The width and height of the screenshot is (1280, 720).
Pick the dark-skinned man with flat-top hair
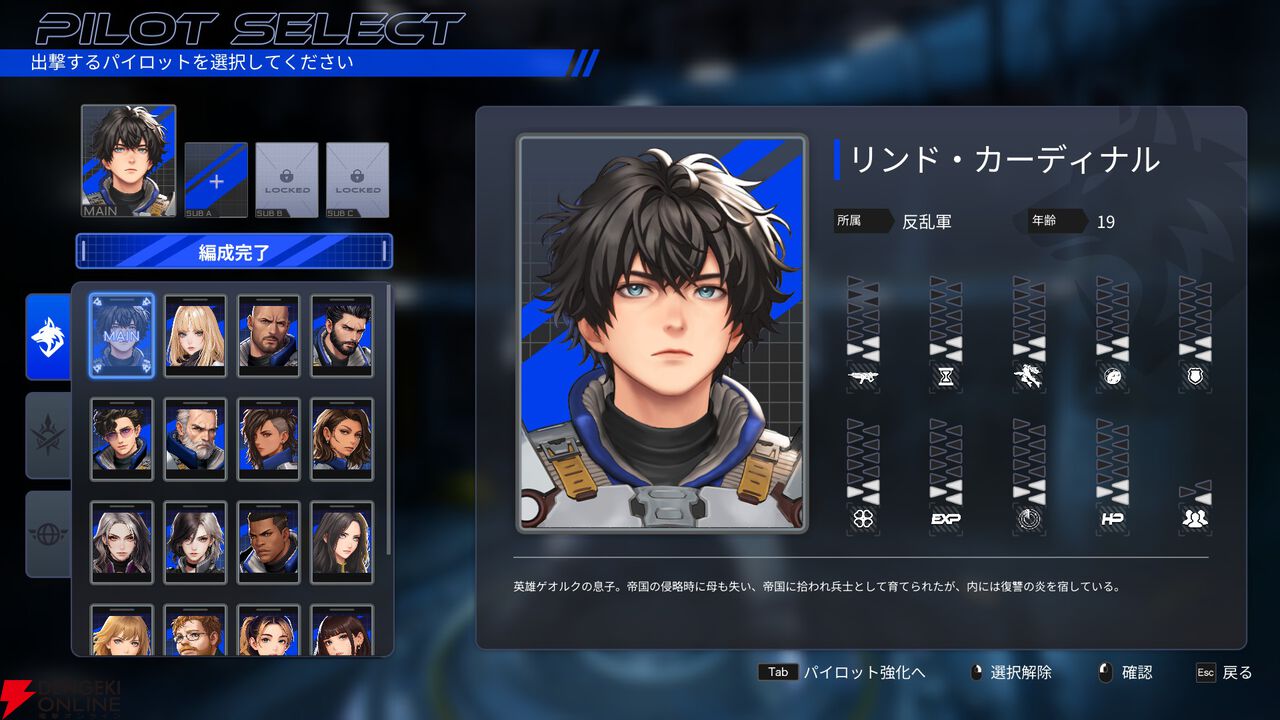point(268,542)
